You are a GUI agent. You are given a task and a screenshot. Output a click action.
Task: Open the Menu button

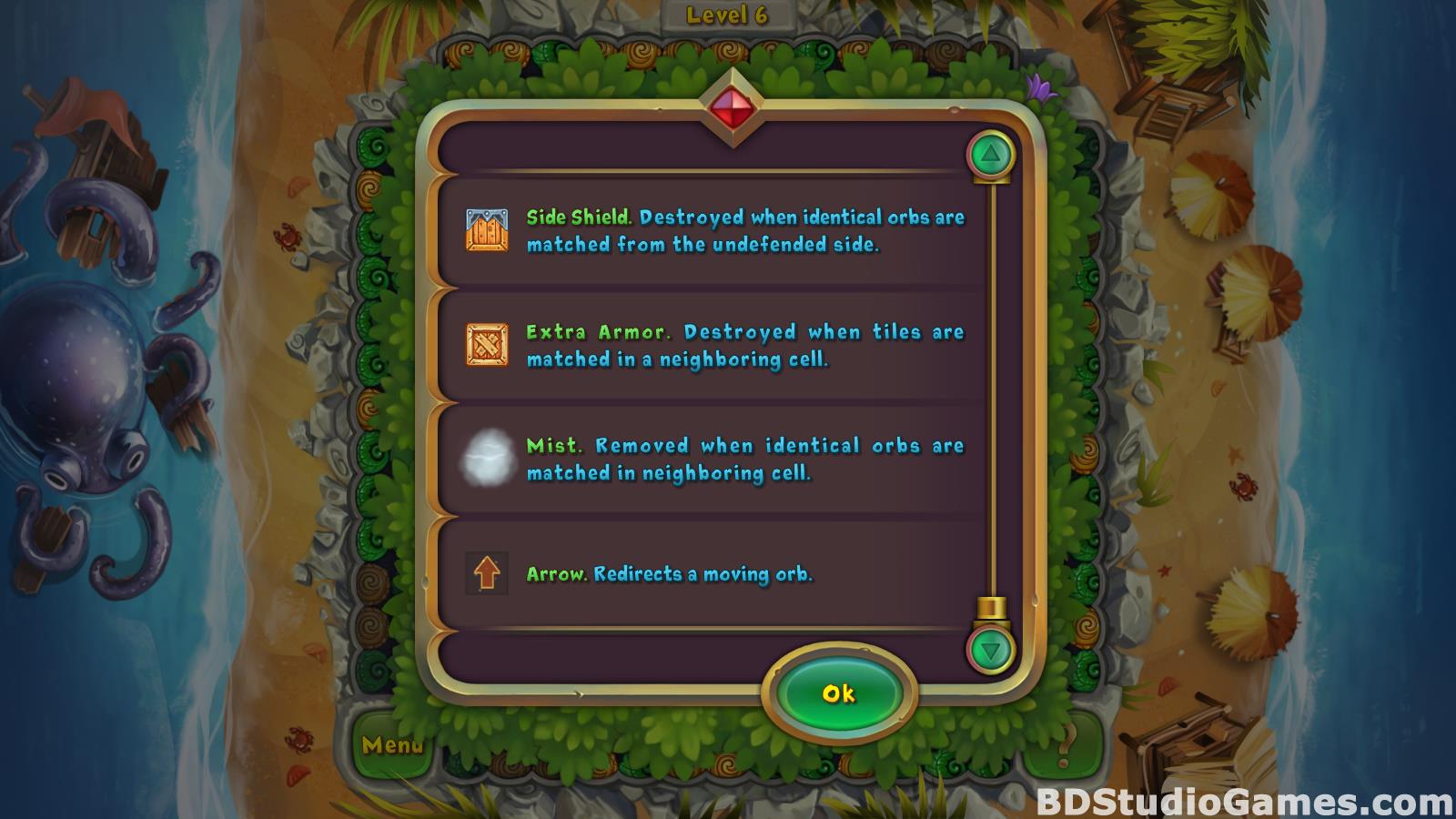point(392,745)
